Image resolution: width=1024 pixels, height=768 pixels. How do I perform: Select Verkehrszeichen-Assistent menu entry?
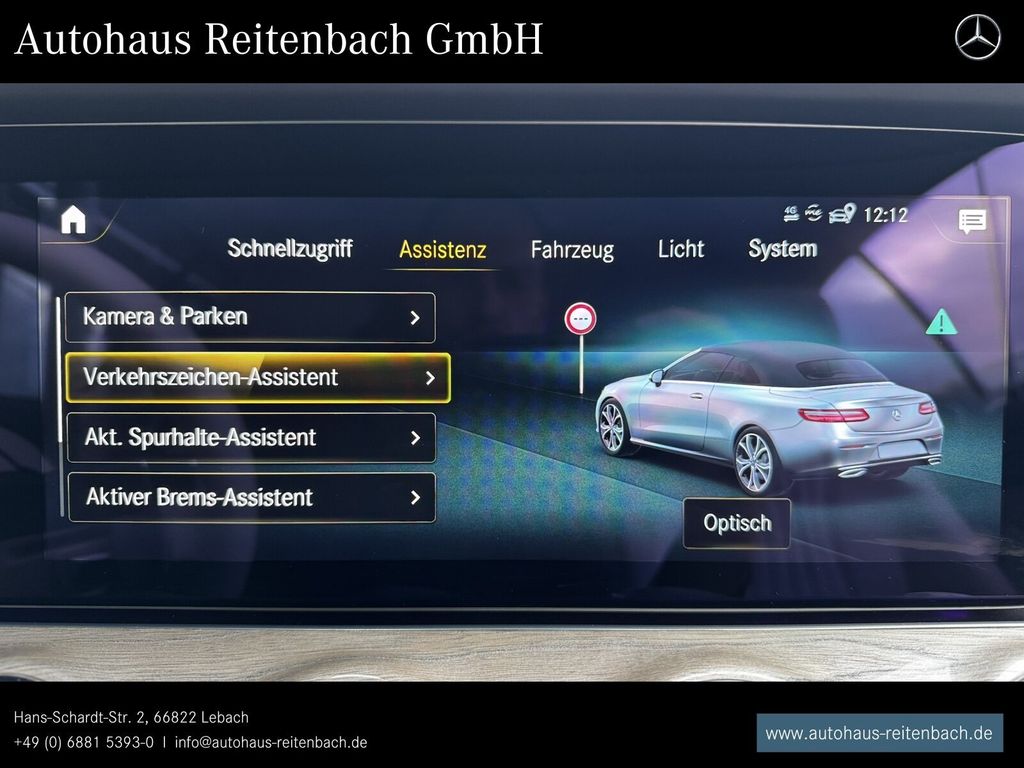coord(257,378)
